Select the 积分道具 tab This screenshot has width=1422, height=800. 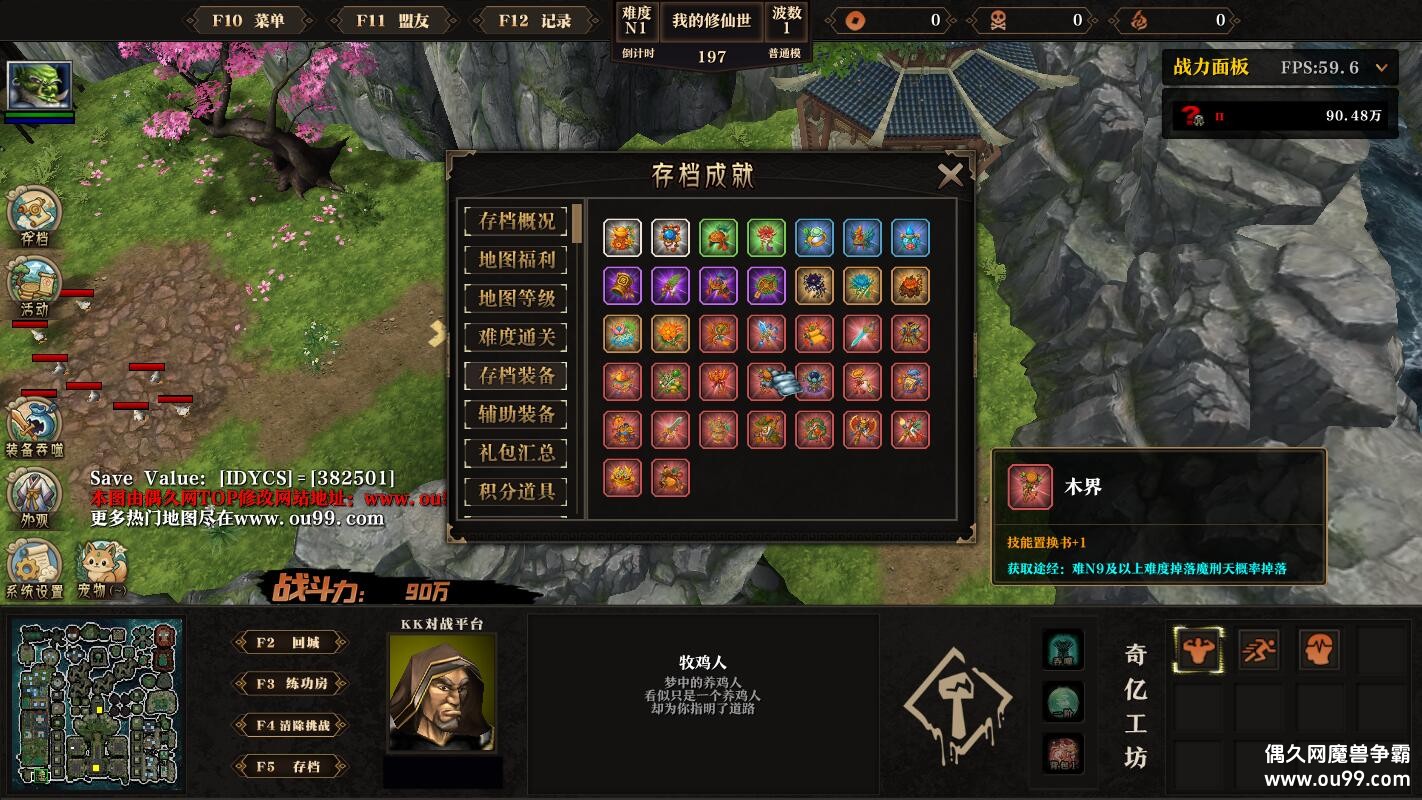coord(516,491)
